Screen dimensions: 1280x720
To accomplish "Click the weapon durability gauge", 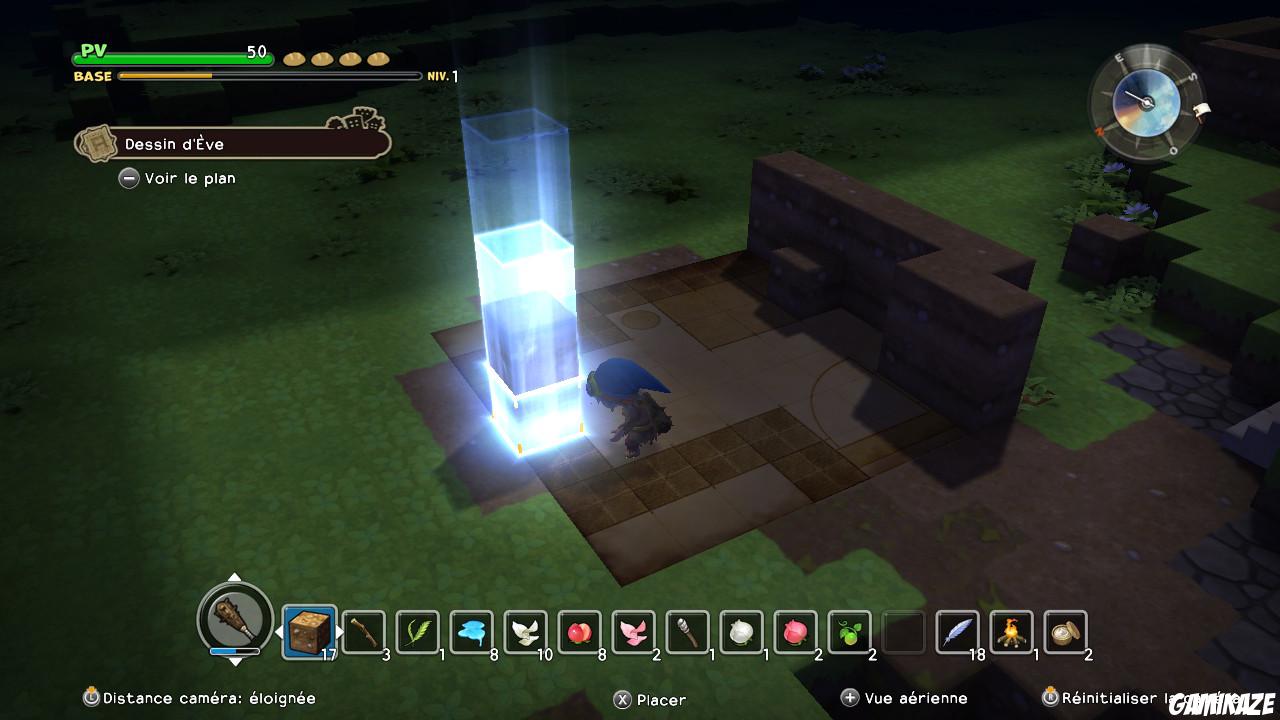I will [x=232, y=652].
